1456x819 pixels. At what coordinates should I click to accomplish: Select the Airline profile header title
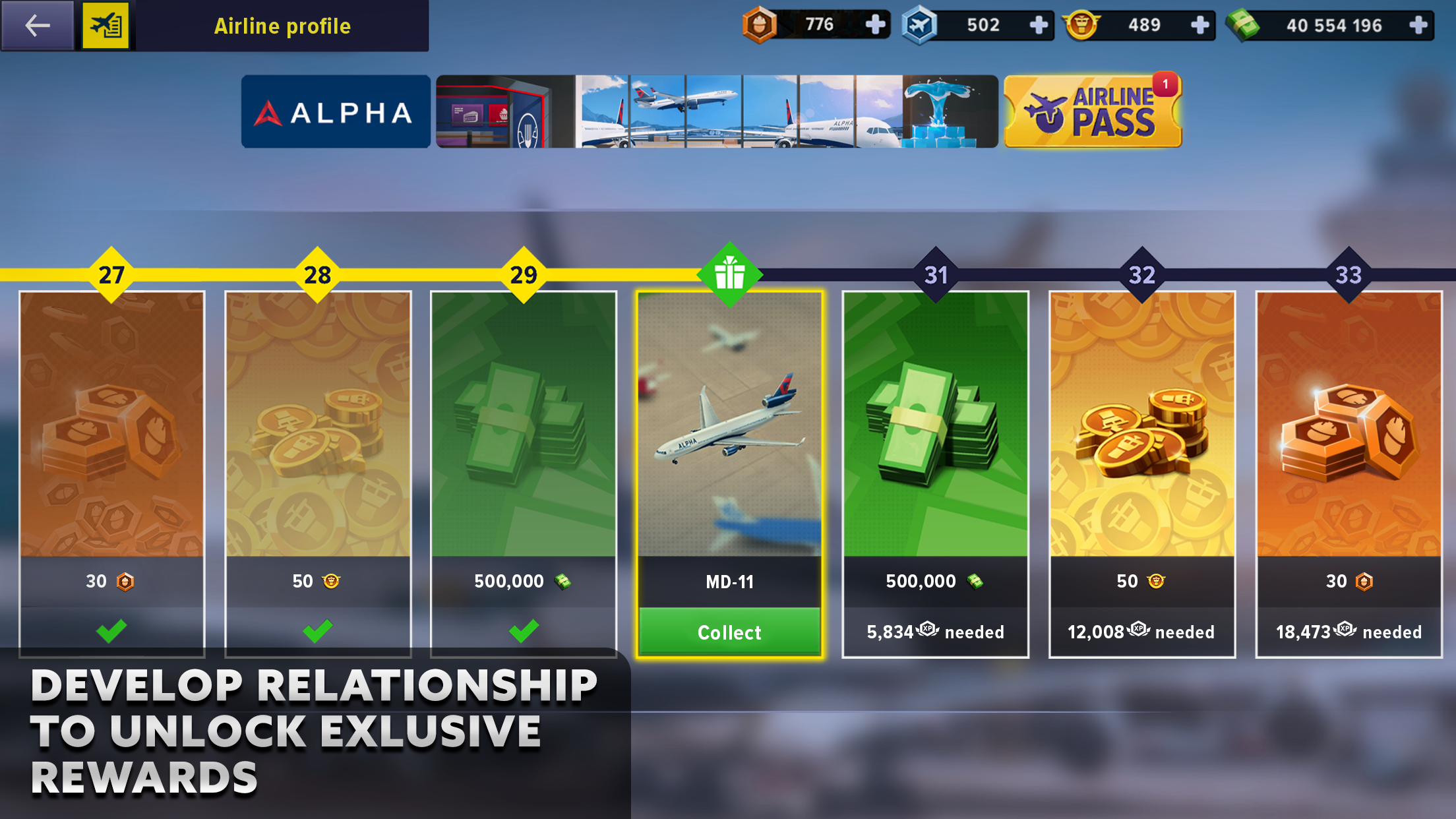[283, 26]
